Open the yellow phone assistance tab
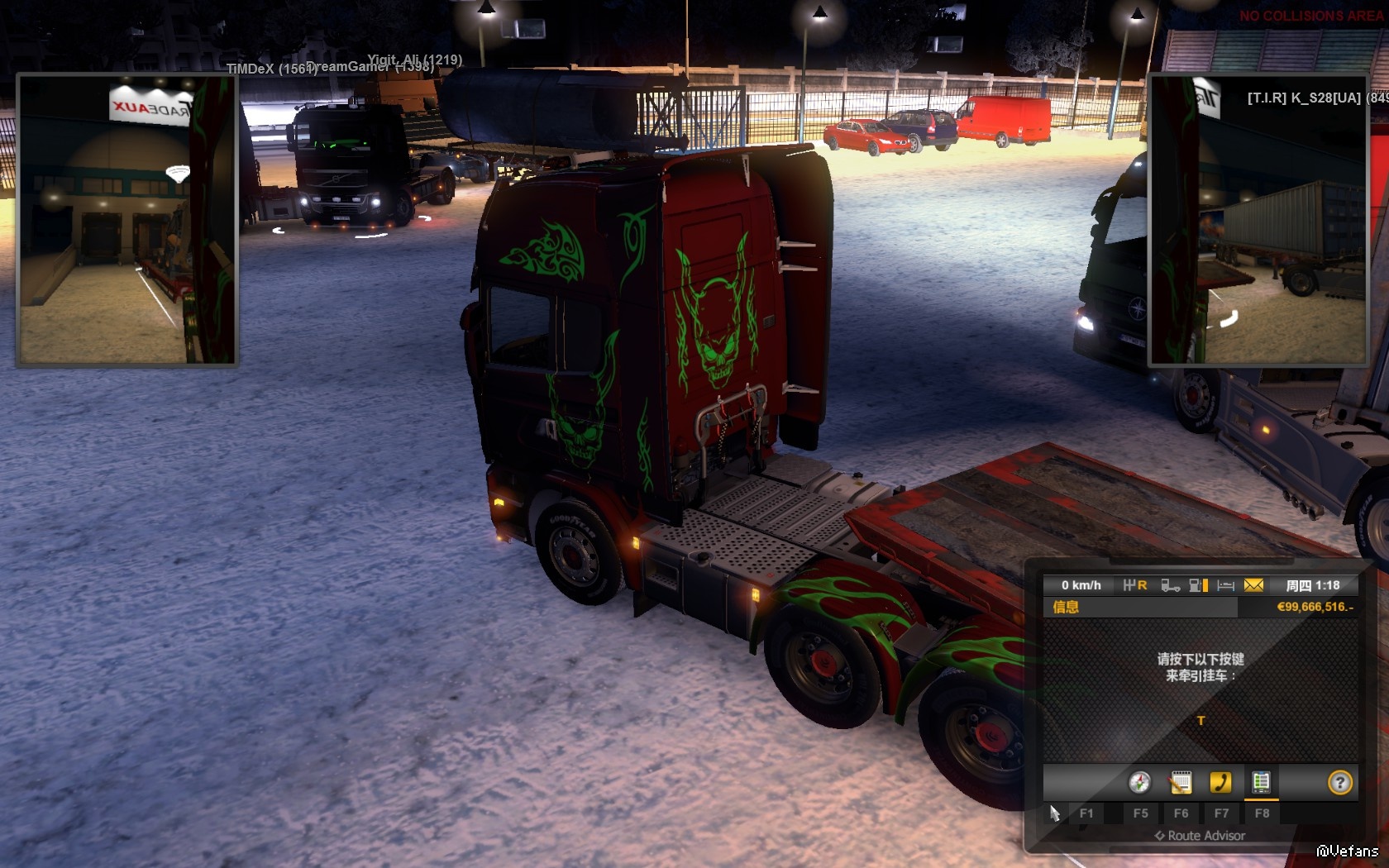1389x868 pixels. pos(1220,782)
